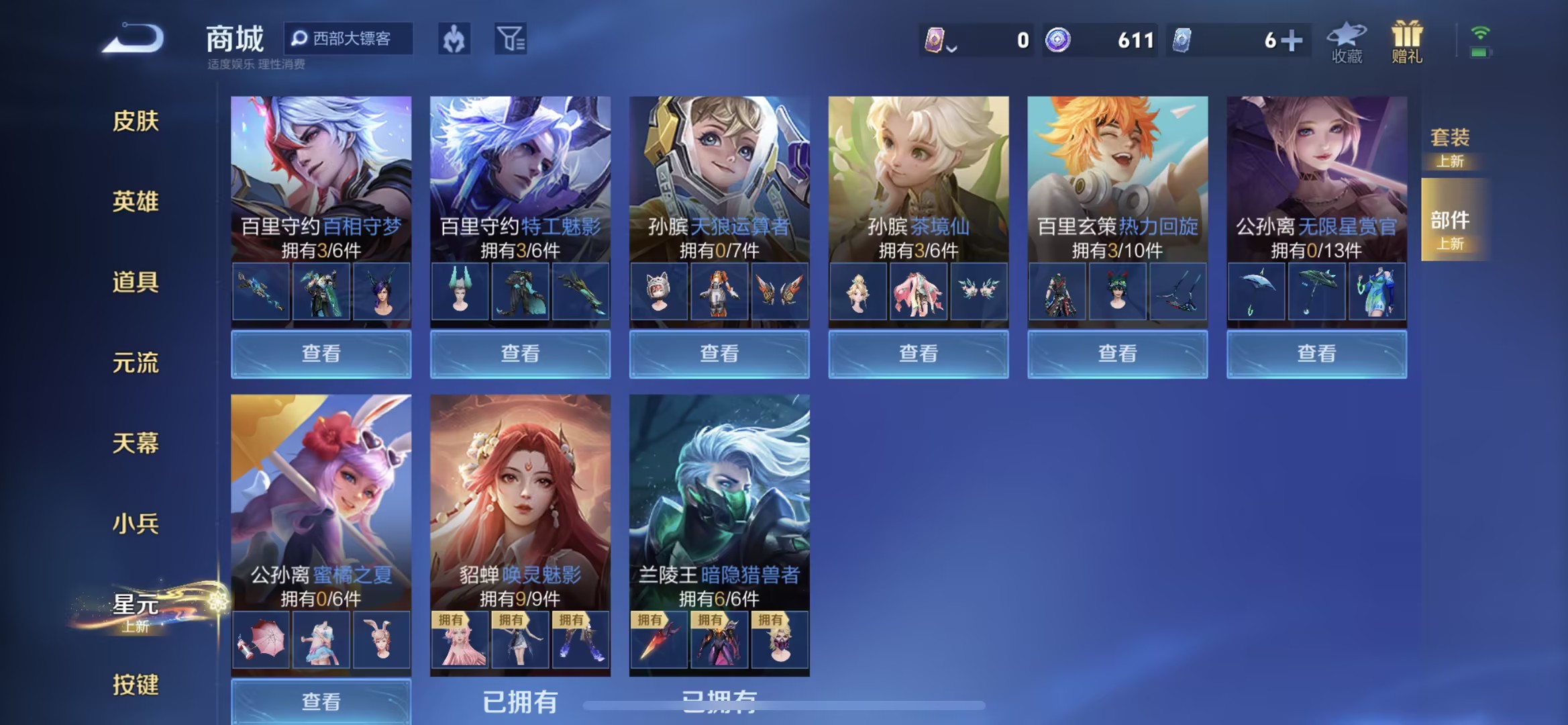Click 查看 under 孙膑 茶境仙
The width and height of the screenshot is (1568, 725).
pyautogui.click(x=917, y=353)
